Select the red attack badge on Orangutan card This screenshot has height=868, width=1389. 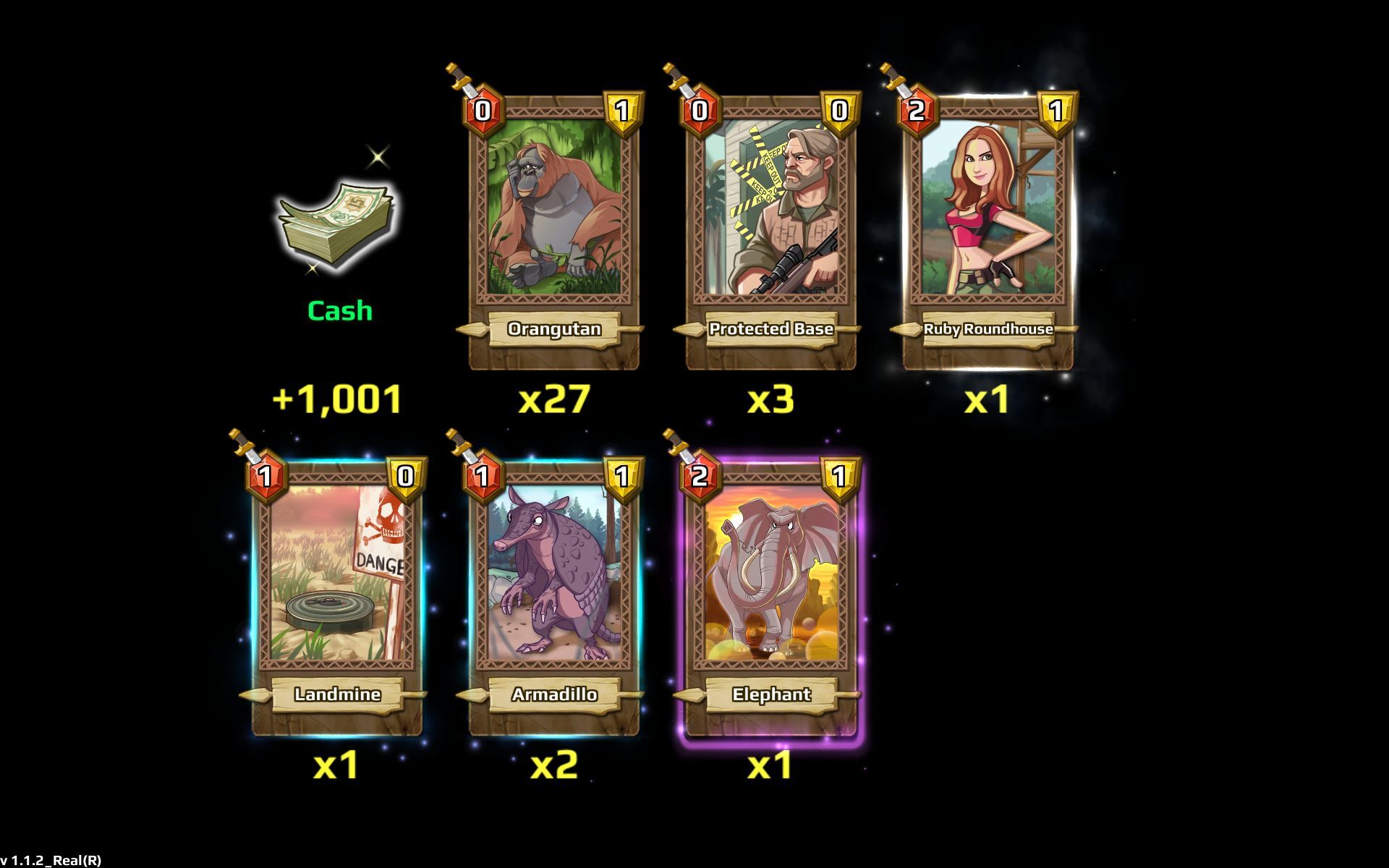coord(485,111)
